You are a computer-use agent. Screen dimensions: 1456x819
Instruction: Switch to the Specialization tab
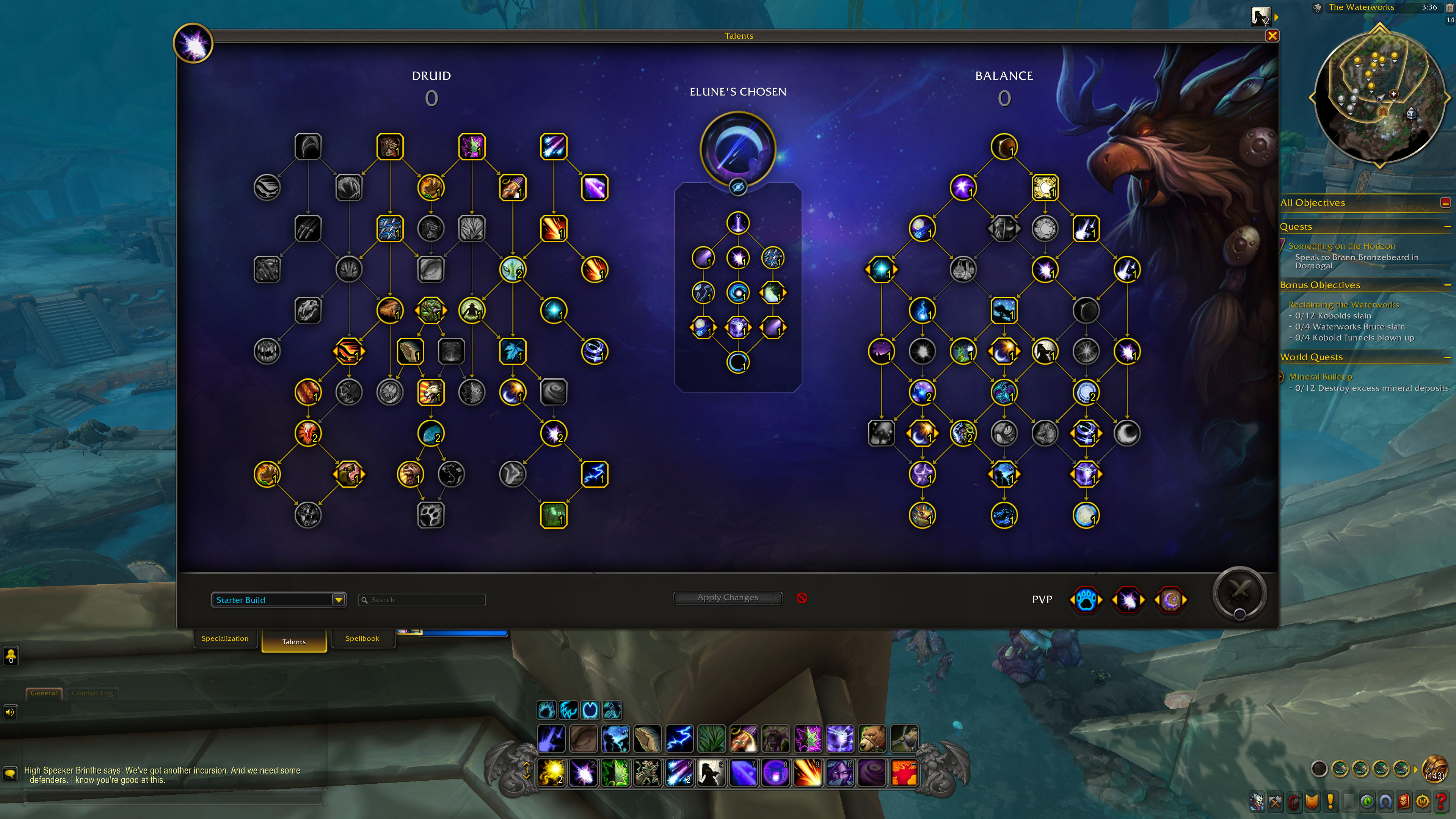click(x=225, y=639)
